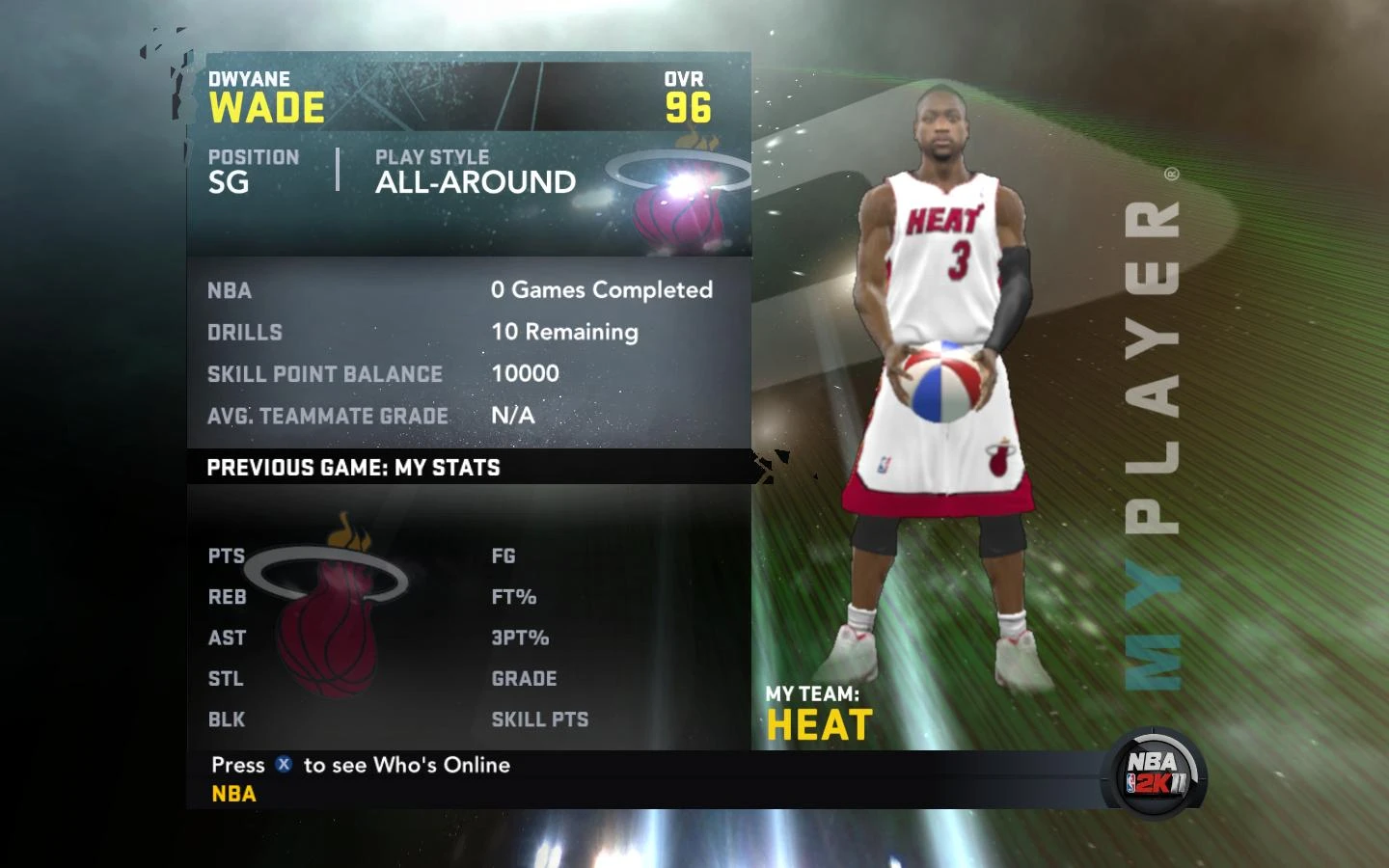
Task: Select the GRADE stat field
Action: pos(524,679)
